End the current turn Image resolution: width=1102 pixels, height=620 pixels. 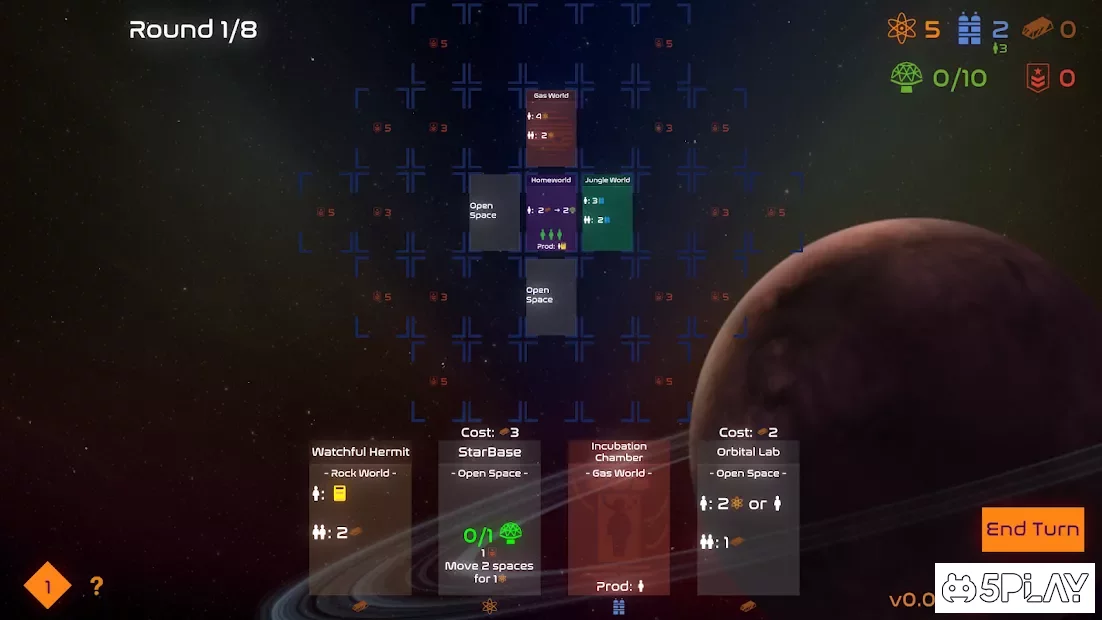1032,529
